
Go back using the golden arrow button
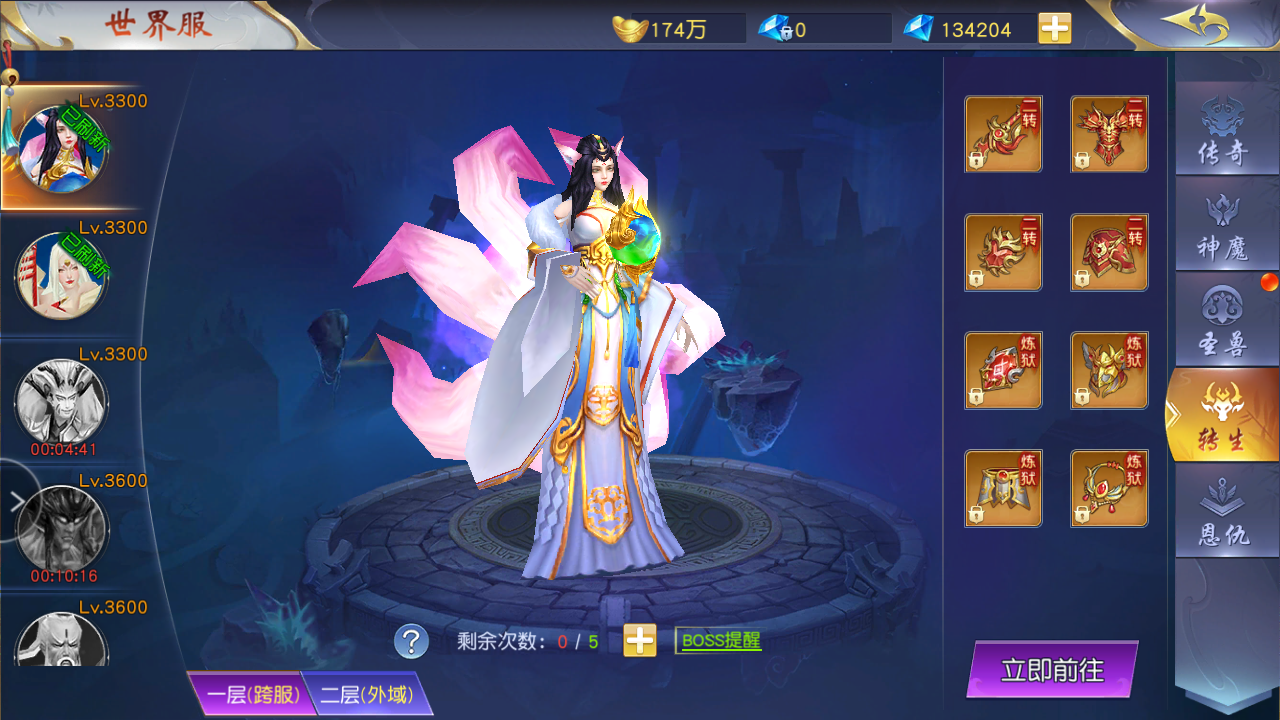(x=1195, y=24)
